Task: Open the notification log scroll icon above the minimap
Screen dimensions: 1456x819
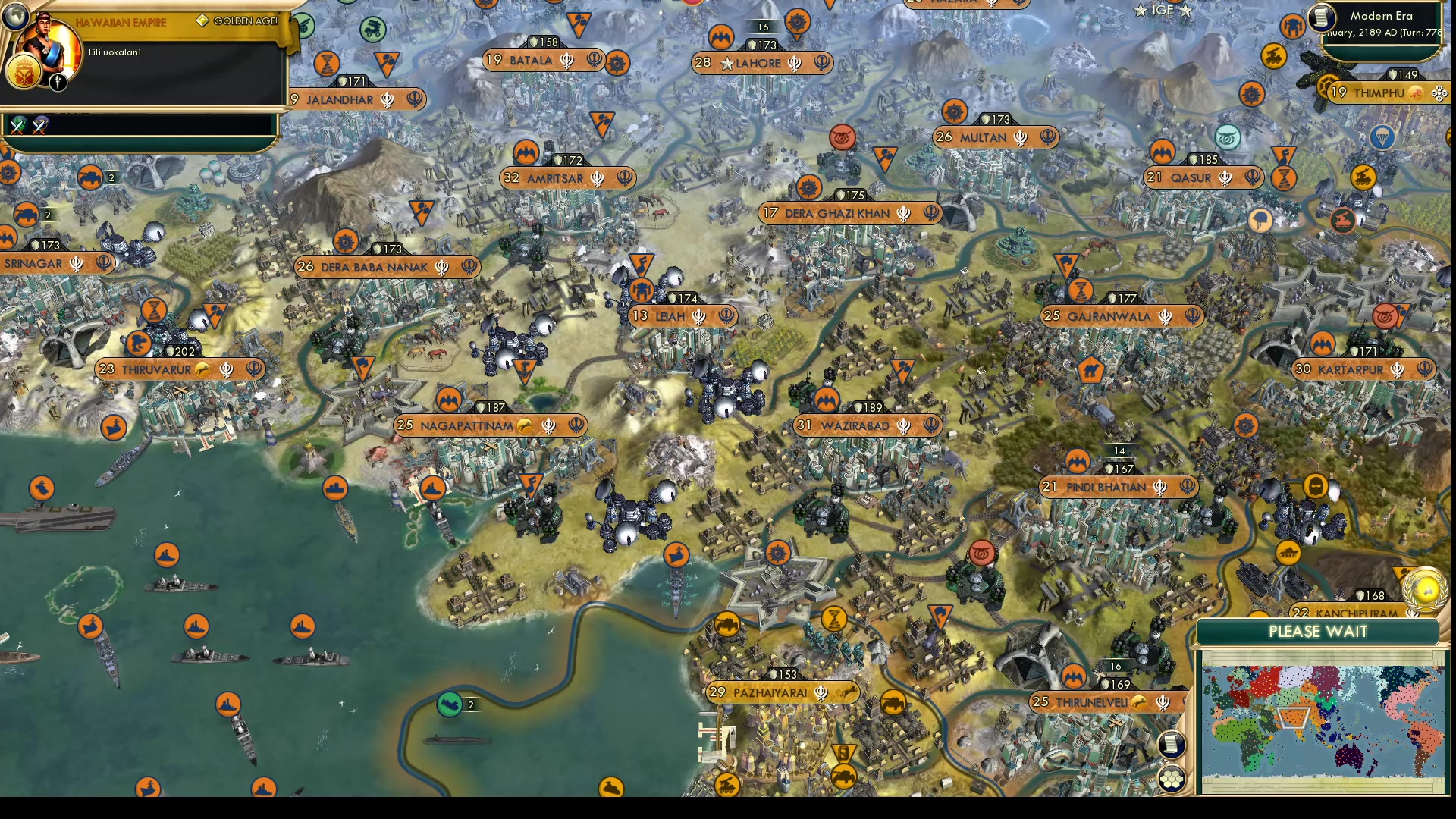Action: coord(1172,744)
